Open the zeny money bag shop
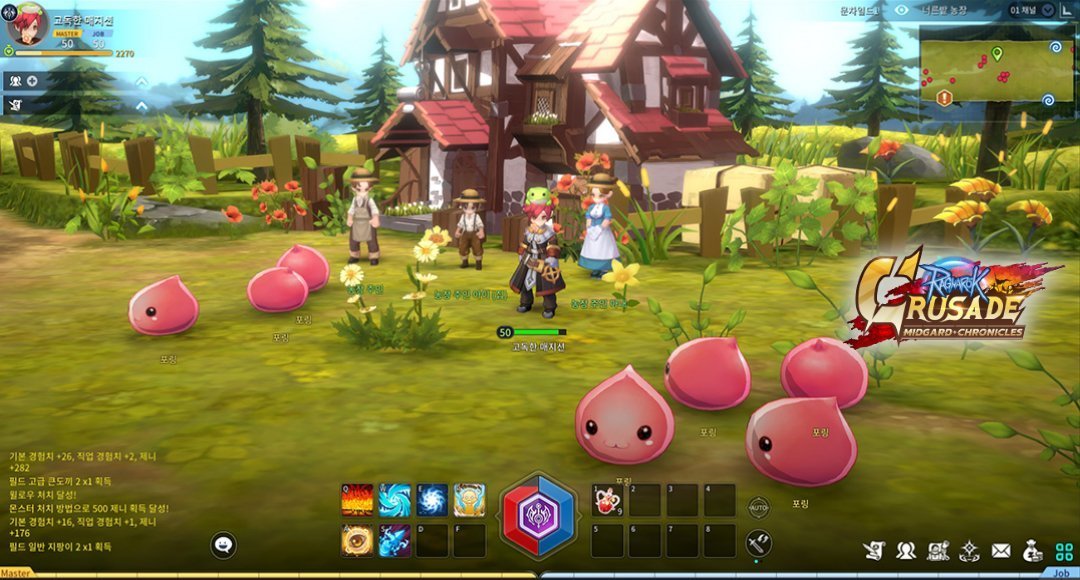 tap(1033, 550)
